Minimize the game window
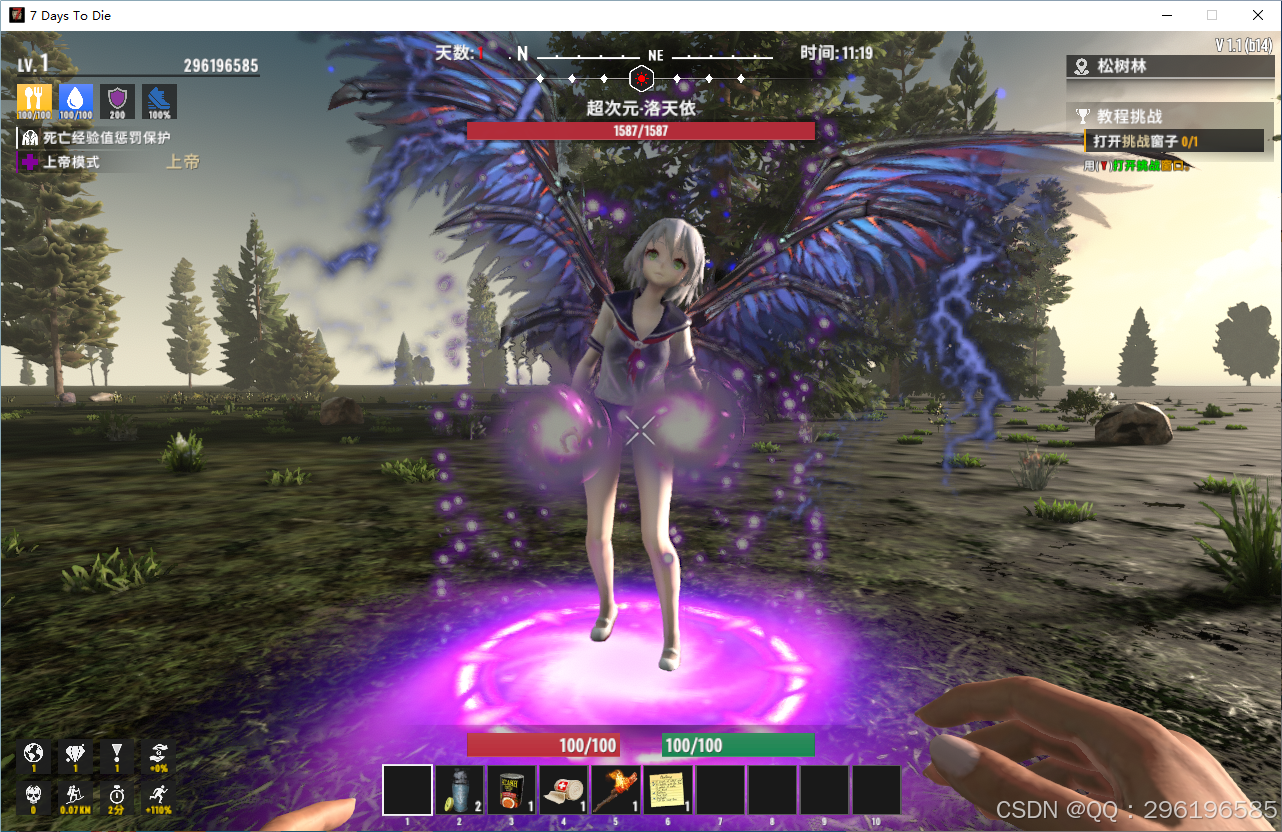 (x=1166, y=15)
